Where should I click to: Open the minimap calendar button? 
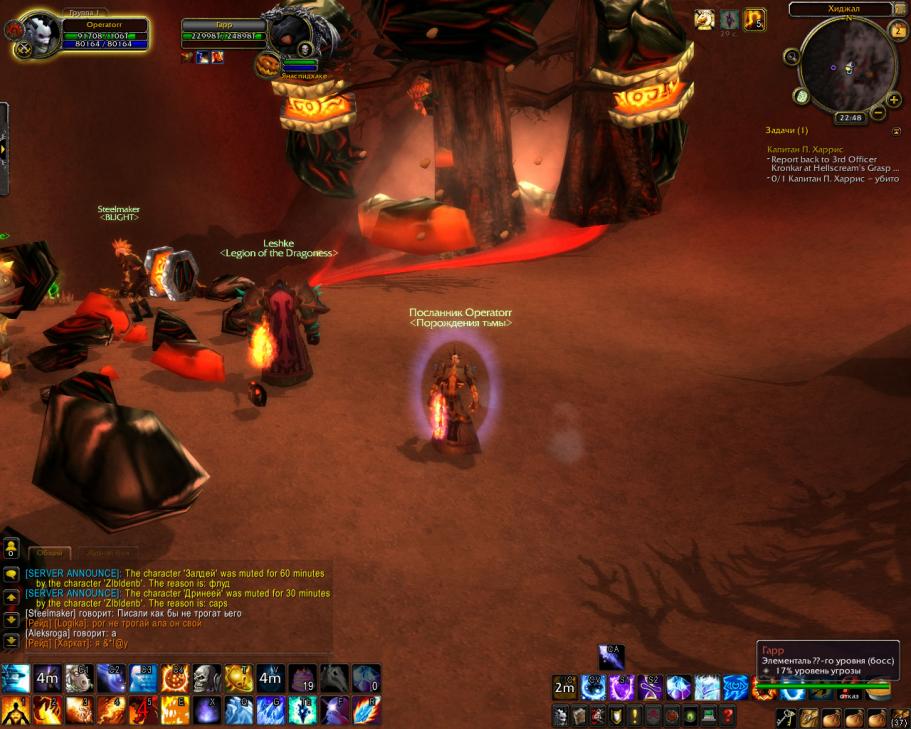[x=898, y=30]
